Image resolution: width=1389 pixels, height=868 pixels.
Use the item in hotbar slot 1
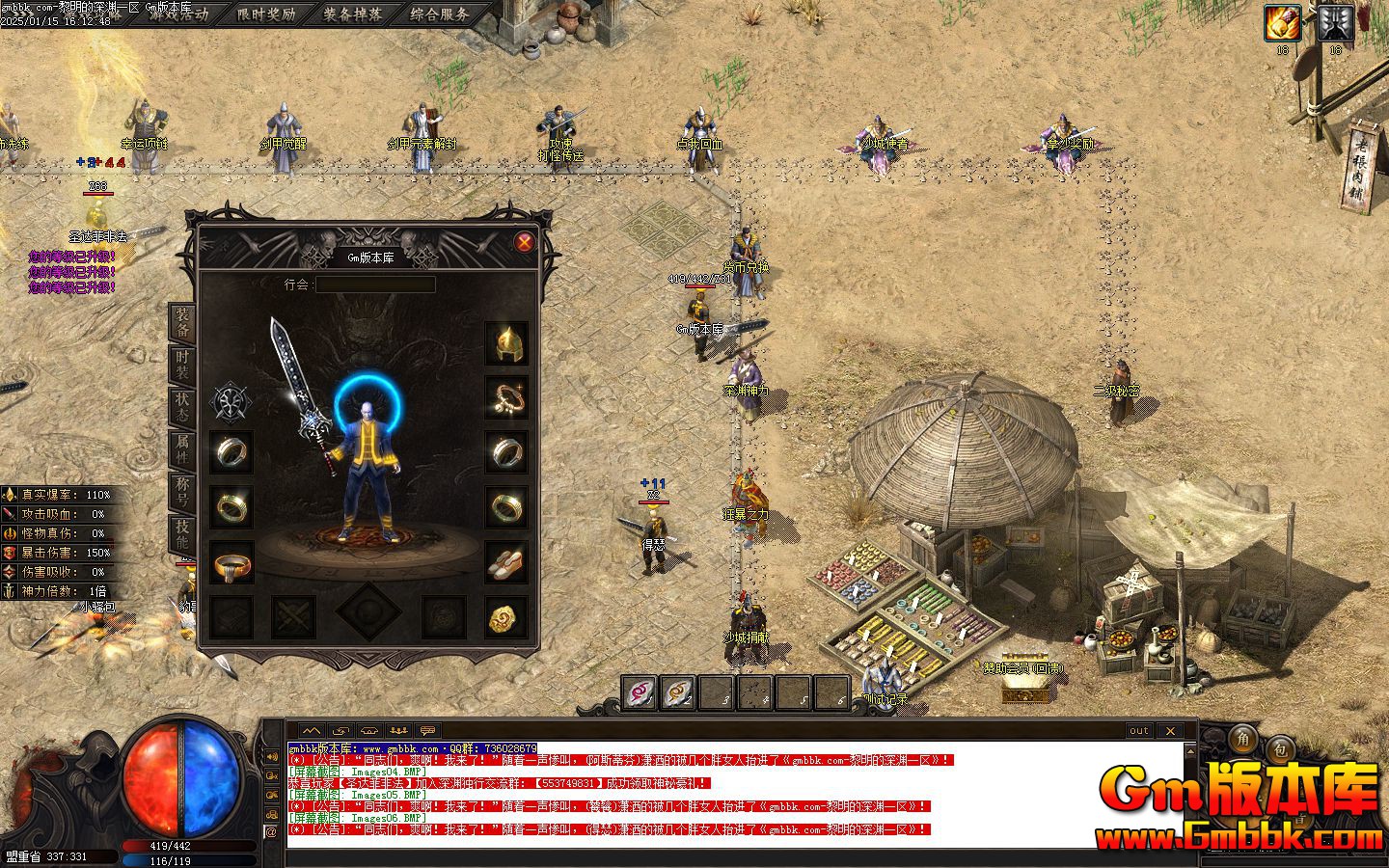pyautogui.click(x=639, y=692)
